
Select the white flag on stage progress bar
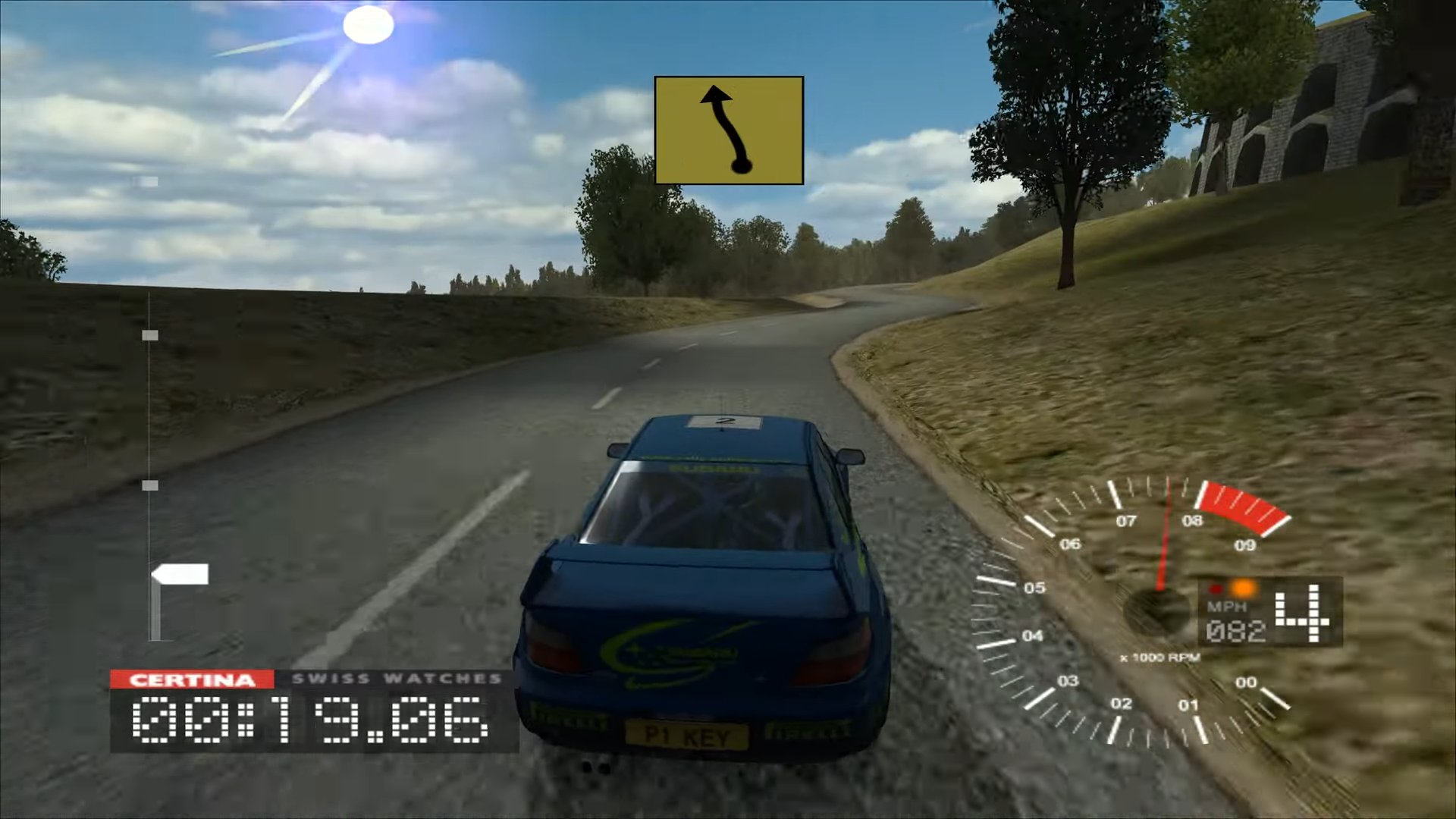coord(180,576)
